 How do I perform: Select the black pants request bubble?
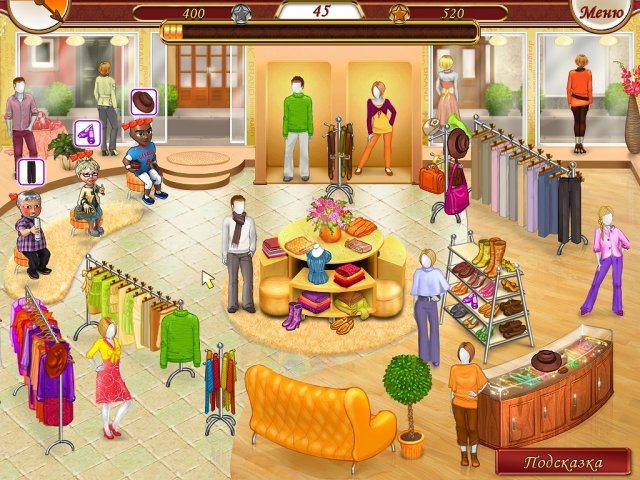[x=30, y=171]
